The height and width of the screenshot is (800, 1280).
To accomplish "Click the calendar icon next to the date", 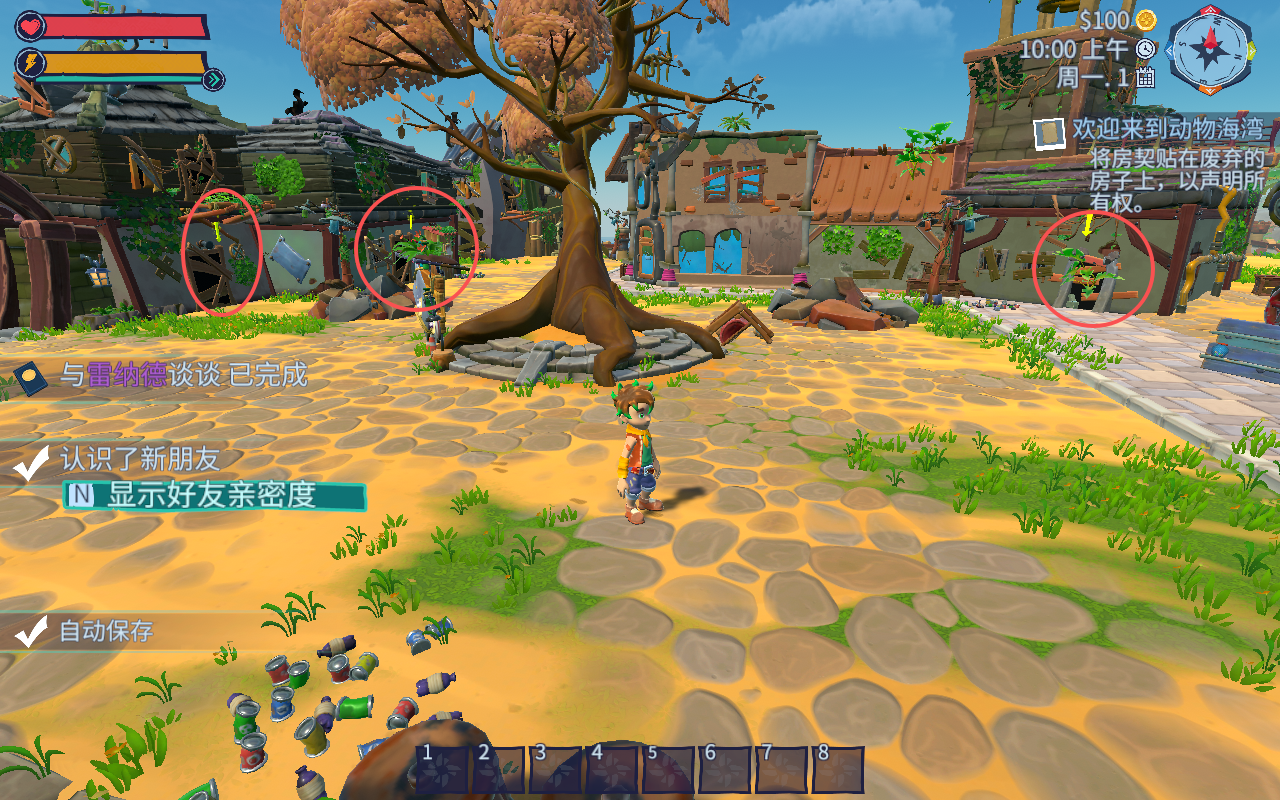I will [1146, 77].
